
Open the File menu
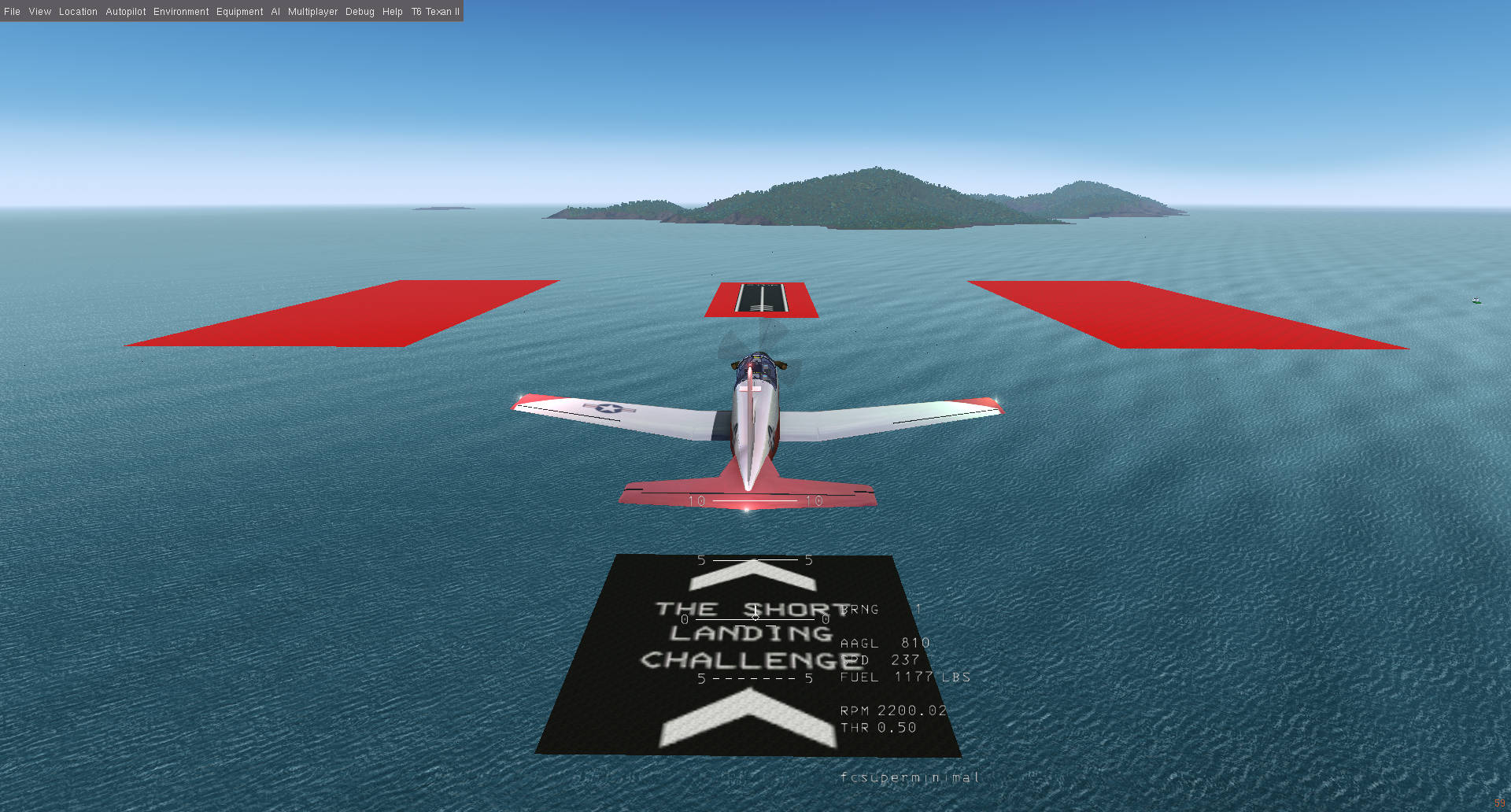12,11
